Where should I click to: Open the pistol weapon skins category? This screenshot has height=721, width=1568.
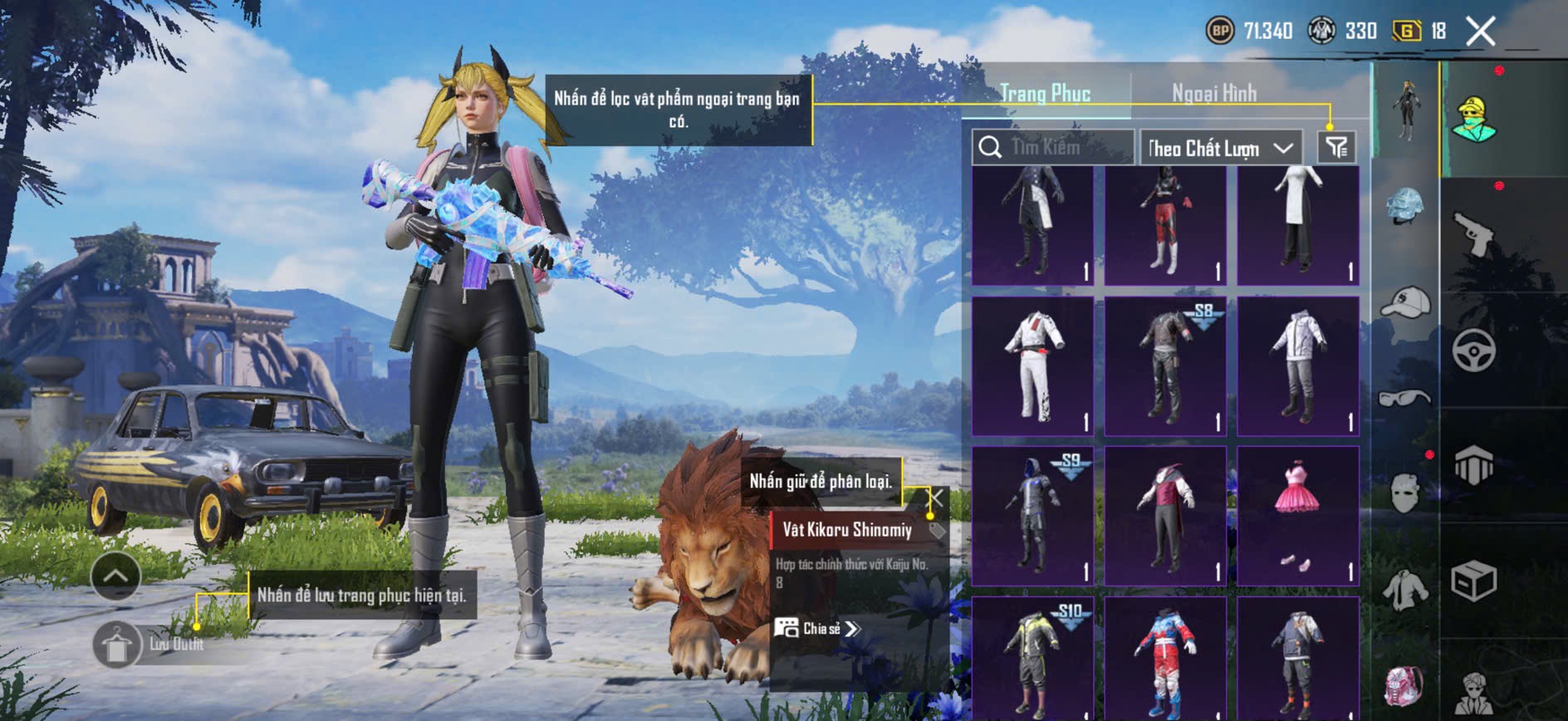click(1474, 236)
